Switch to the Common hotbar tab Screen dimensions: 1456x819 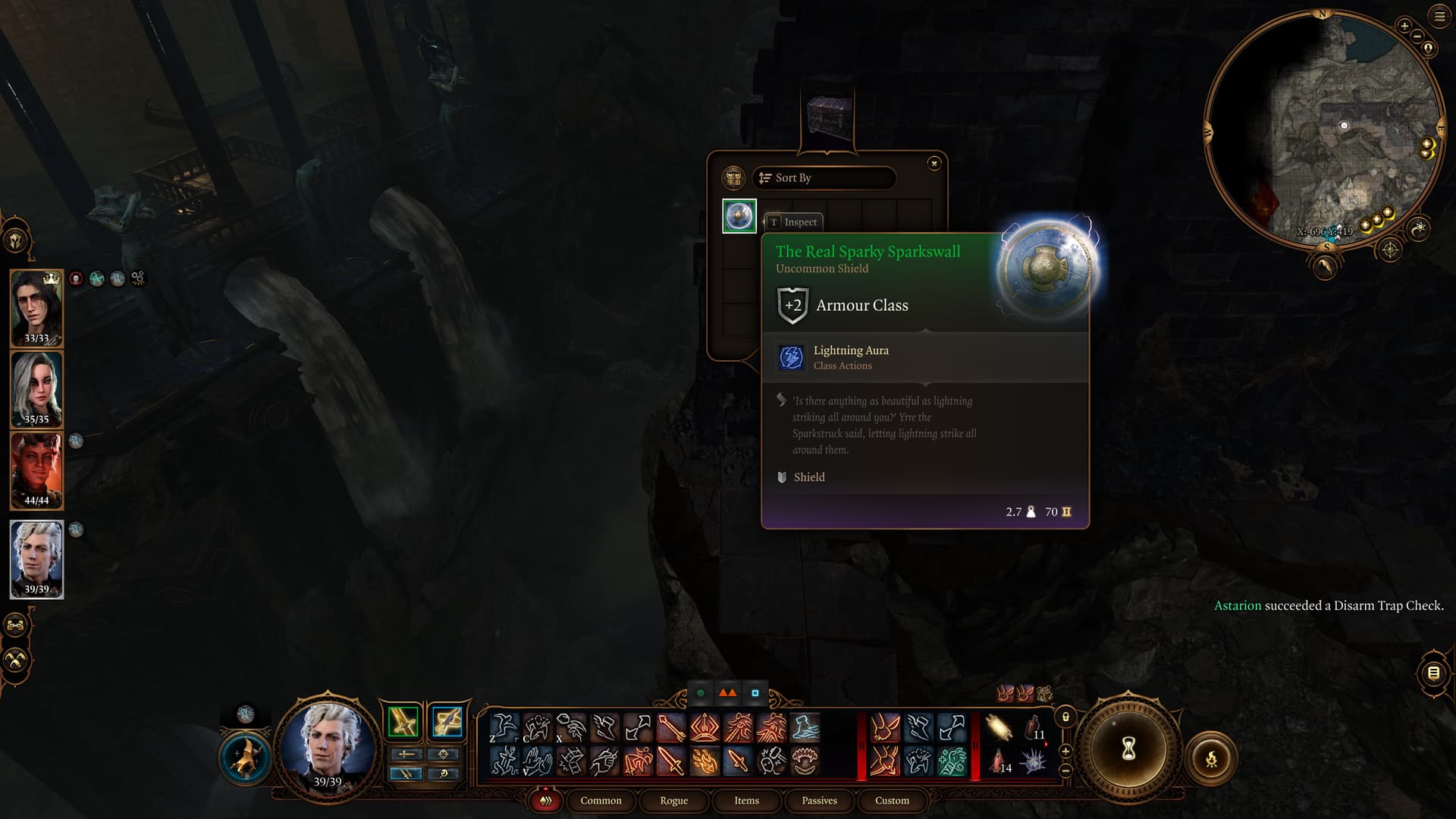[x=601, y=801]
